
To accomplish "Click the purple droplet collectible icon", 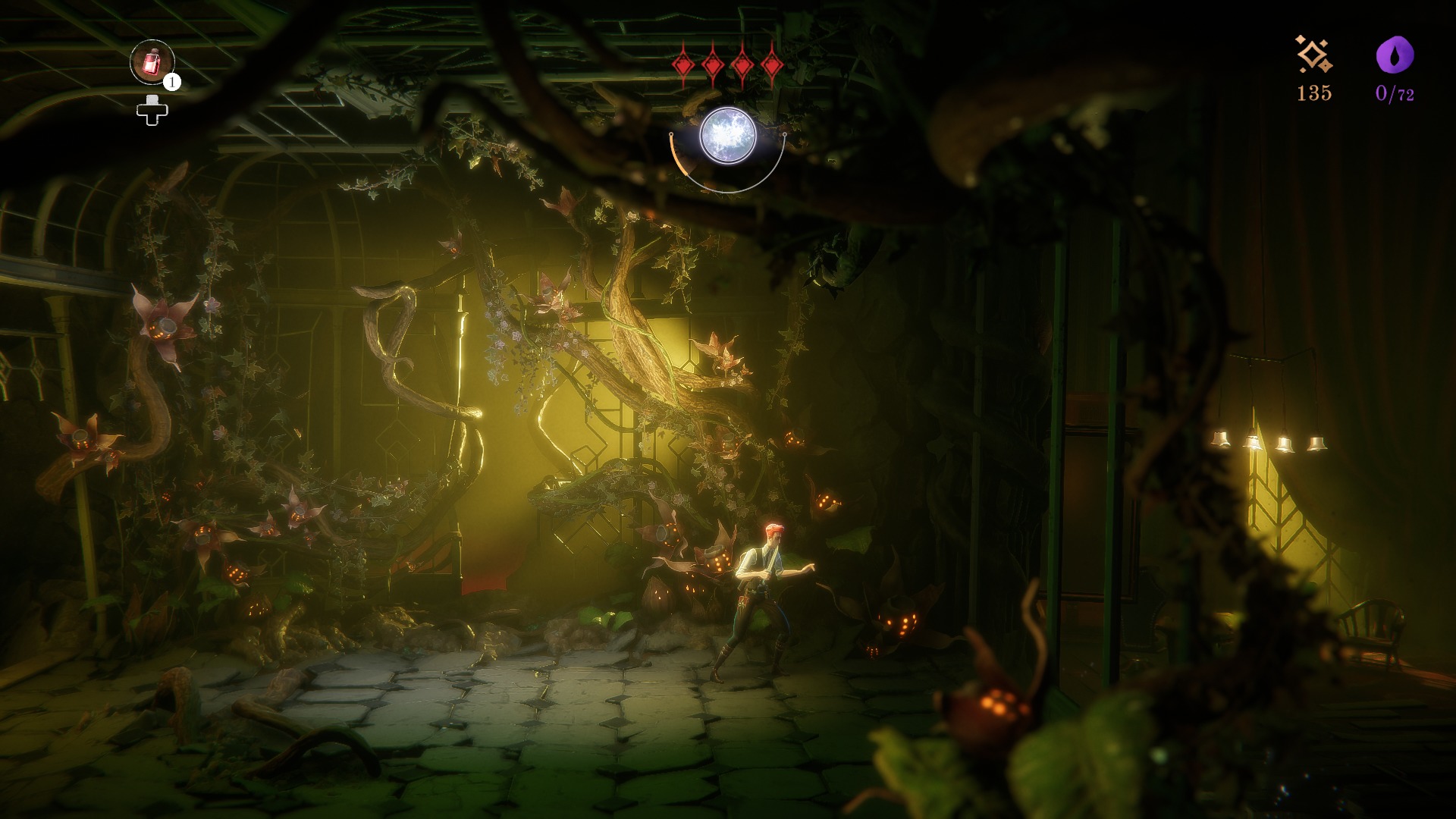I will point(1395,55).
